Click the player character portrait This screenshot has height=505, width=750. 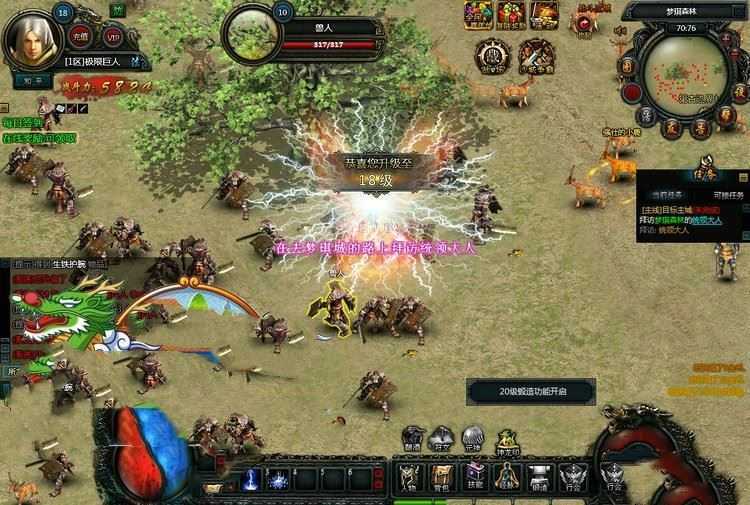pos(35,38)
